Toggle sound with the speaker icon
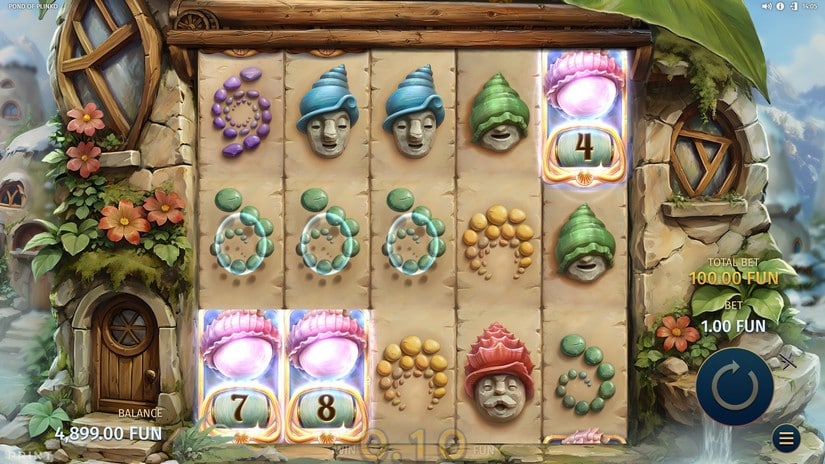 (767, 6)
